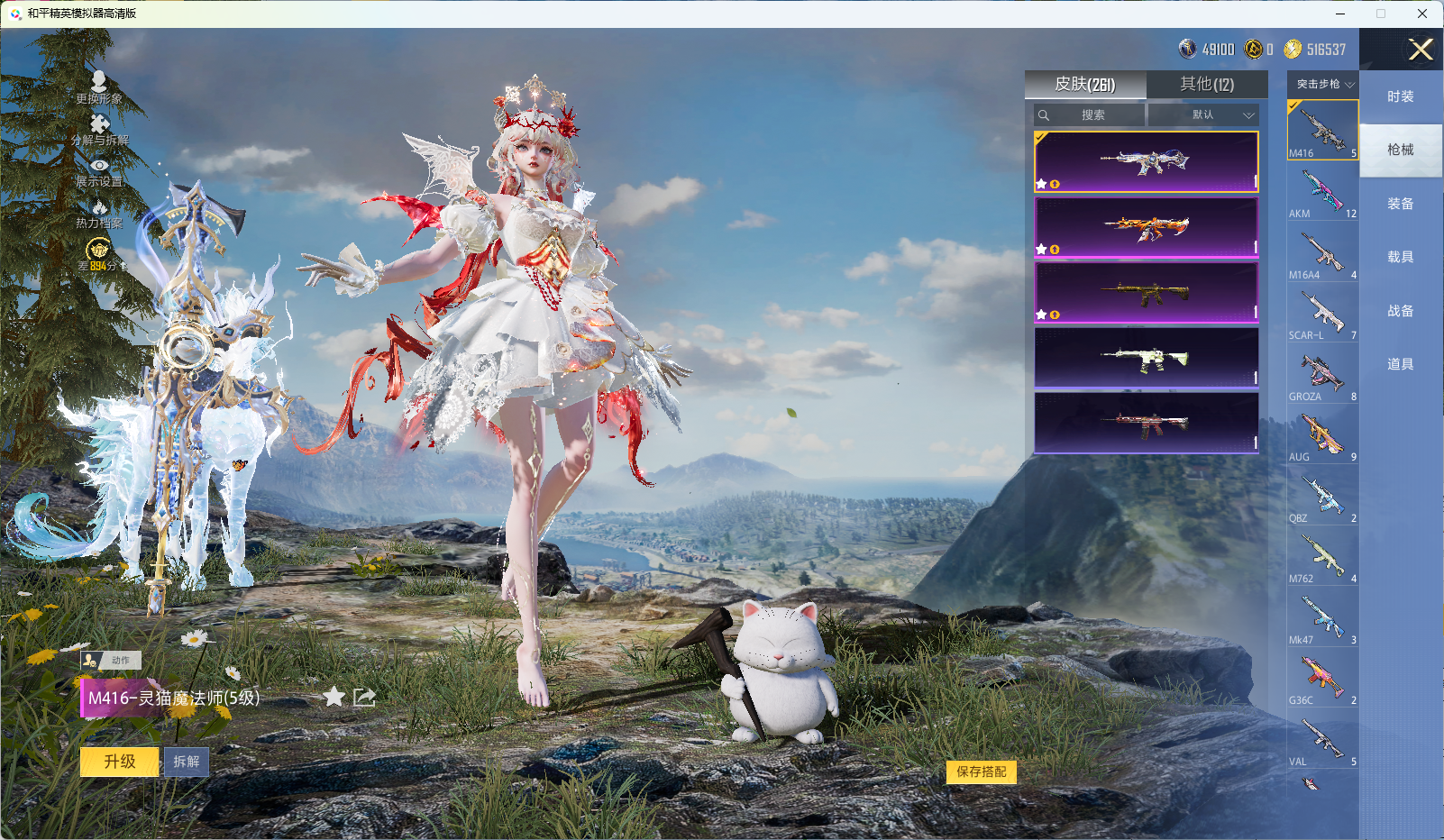
Task: Expand the 突击步枪 weapon type dropdown
Action: click(1323, 84)
